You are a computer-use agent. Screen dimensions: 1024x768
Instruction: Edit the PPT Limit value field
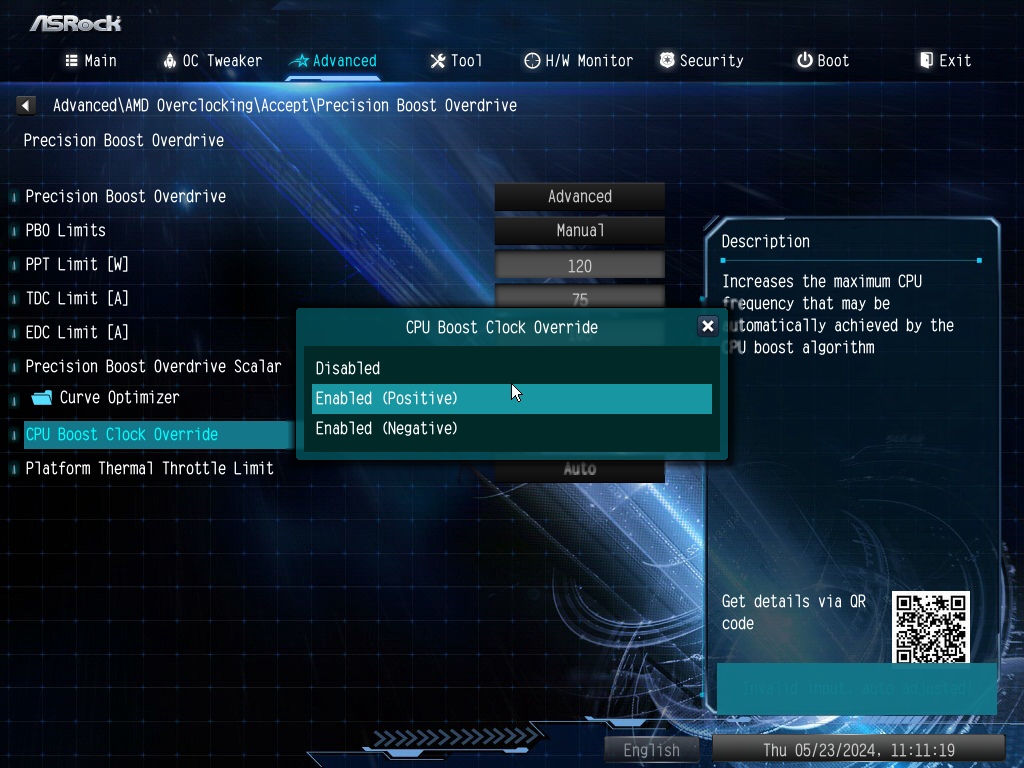click(579, 266)
